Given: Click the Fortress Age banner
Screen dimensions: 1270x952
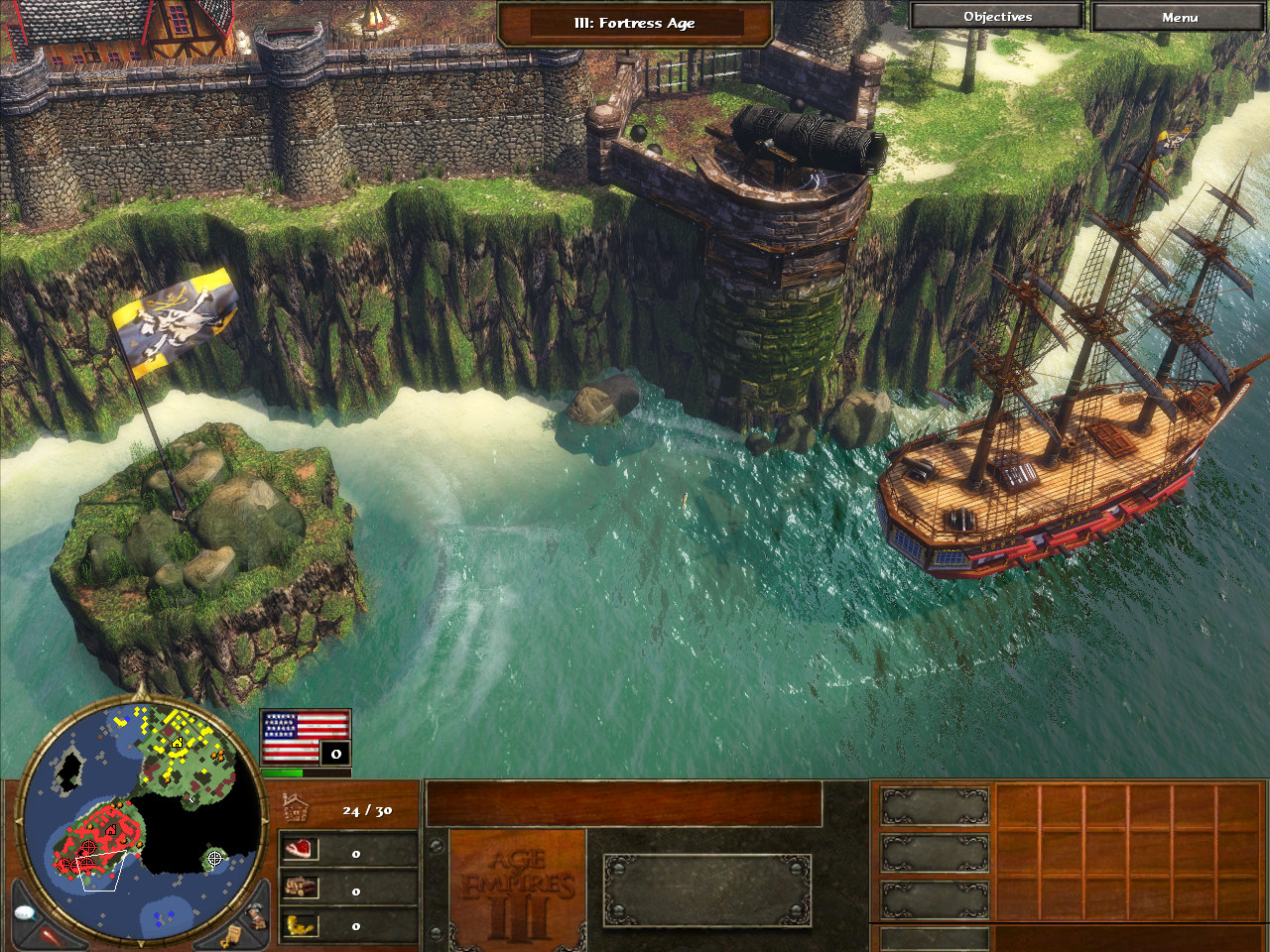Looking at the screenshot, I should click(635, 23).
